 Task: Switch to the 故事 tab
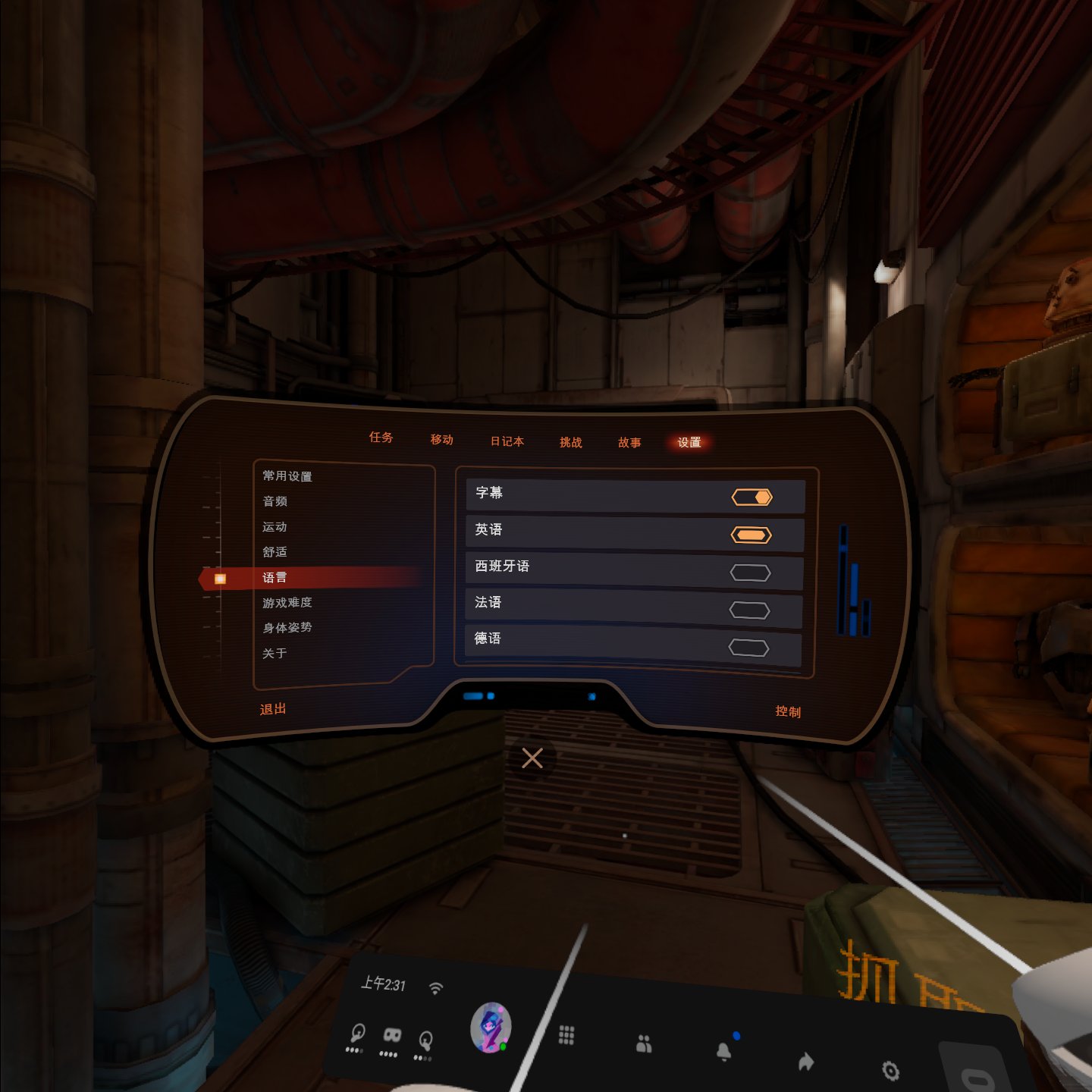tap(629, 443)
